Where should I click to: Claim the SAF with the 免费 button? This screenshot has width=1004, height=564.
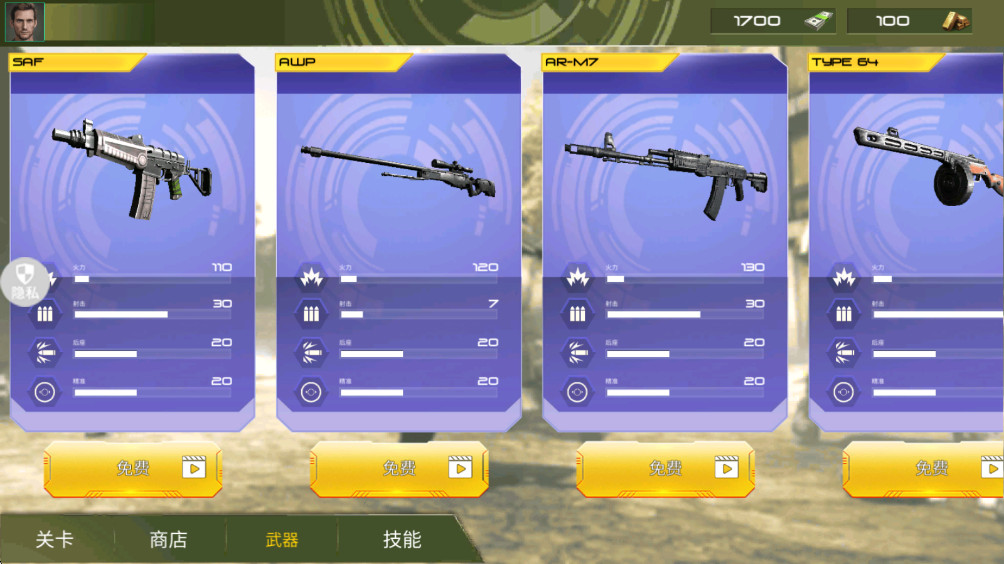pos(133,468)
